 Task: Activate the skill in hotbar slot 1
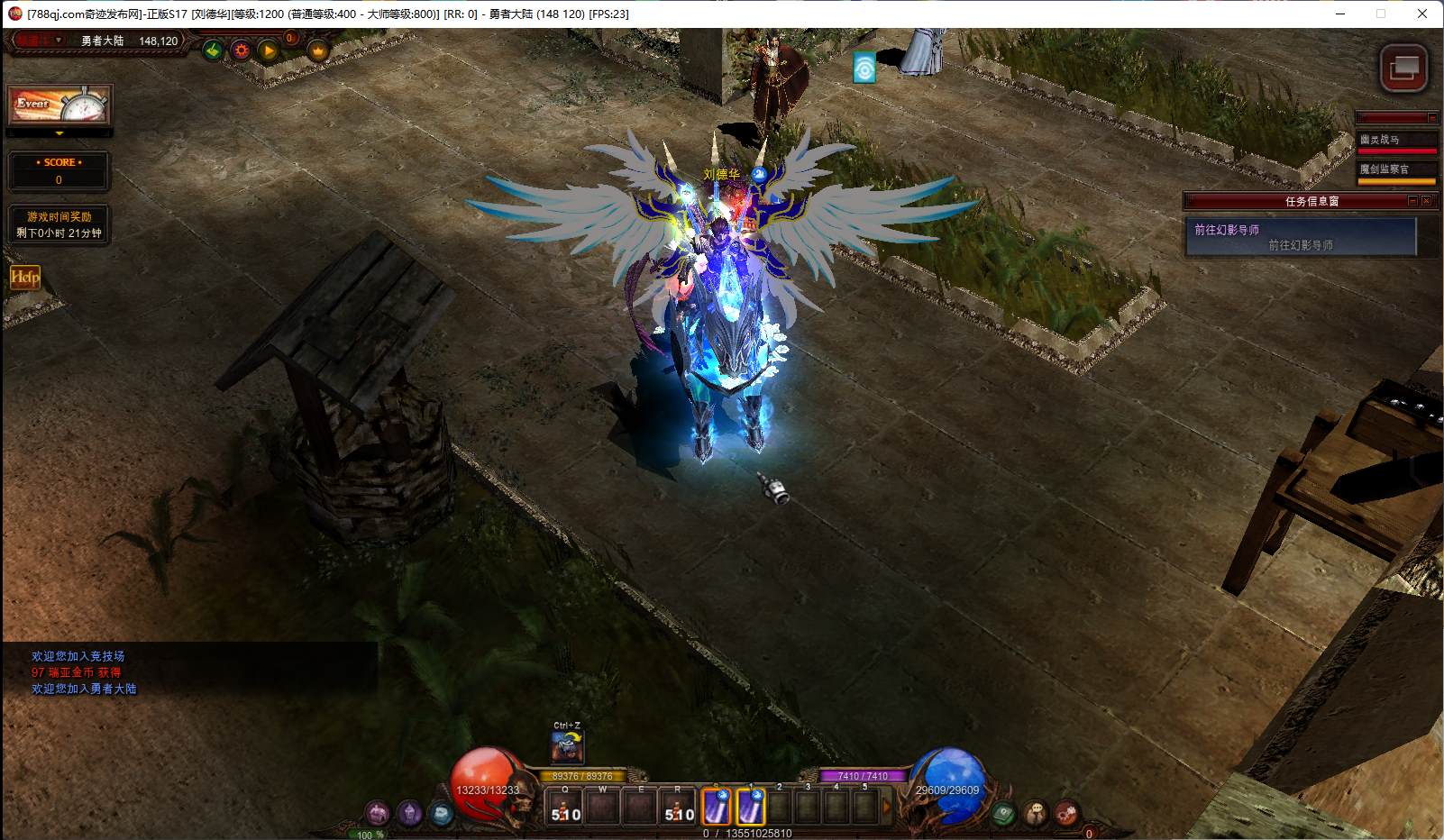[751, 807]
